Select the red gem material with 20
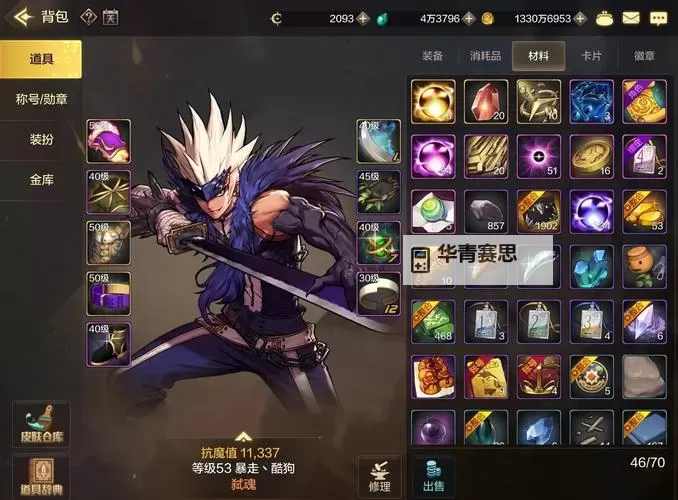Screen dimensions: 678x500 [x=485, y=101]
